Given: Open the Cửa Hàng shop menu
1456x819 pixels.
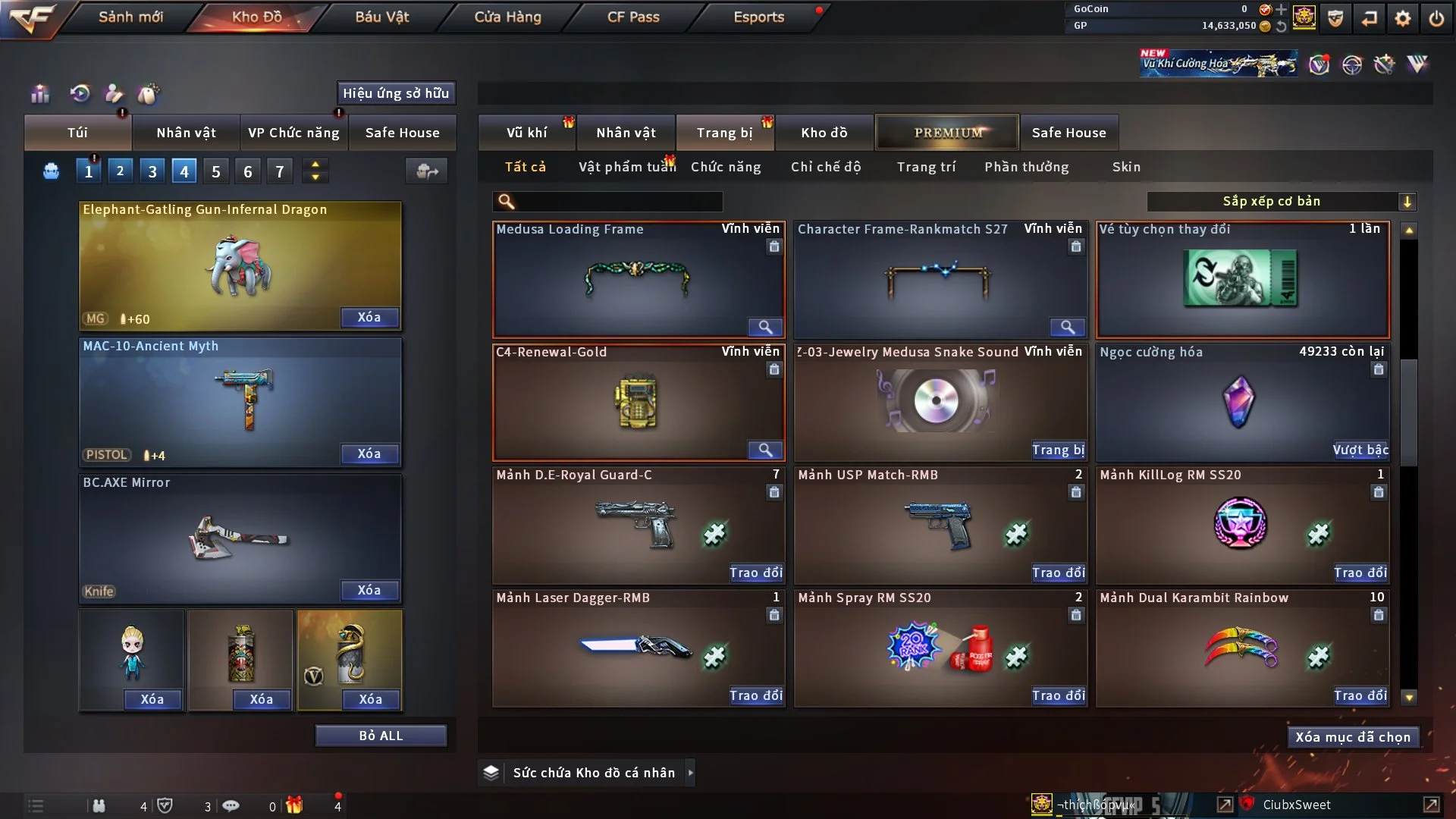Looking at the screenshot, I should [507, 17].
